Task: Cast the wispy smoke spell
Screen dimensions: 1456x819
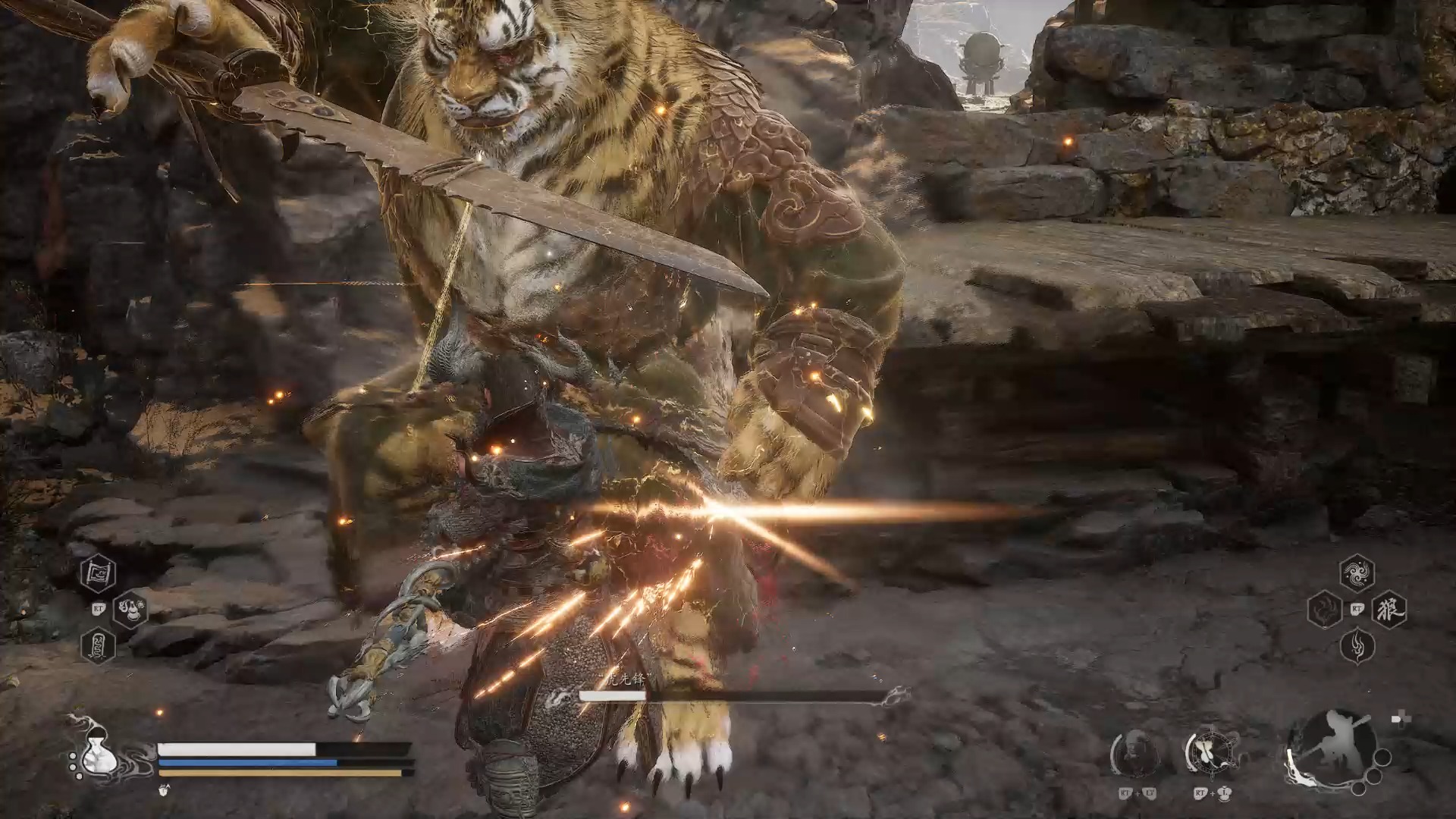Action: [x=1357, y=646]
